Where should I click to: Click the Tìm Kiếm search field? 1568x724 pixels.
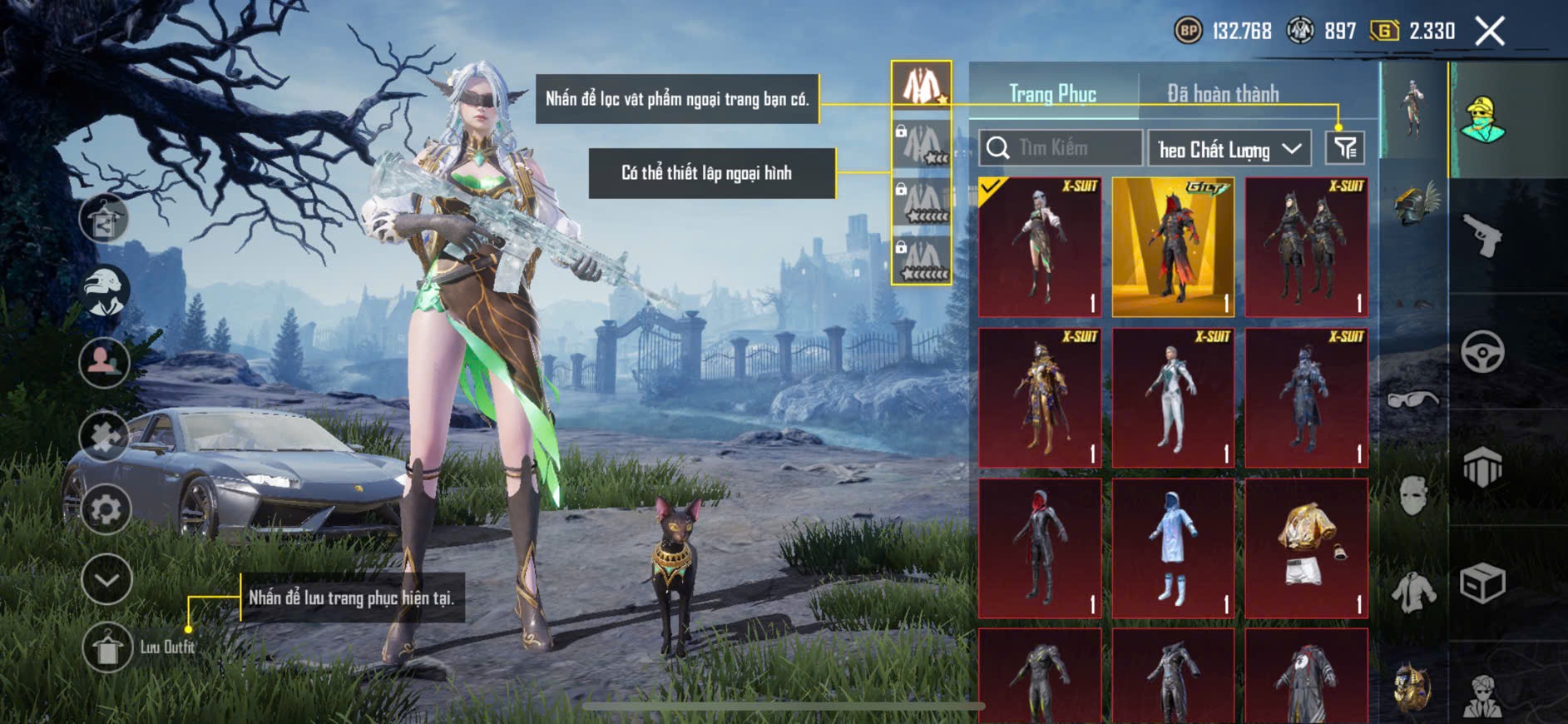(1061, 148)
